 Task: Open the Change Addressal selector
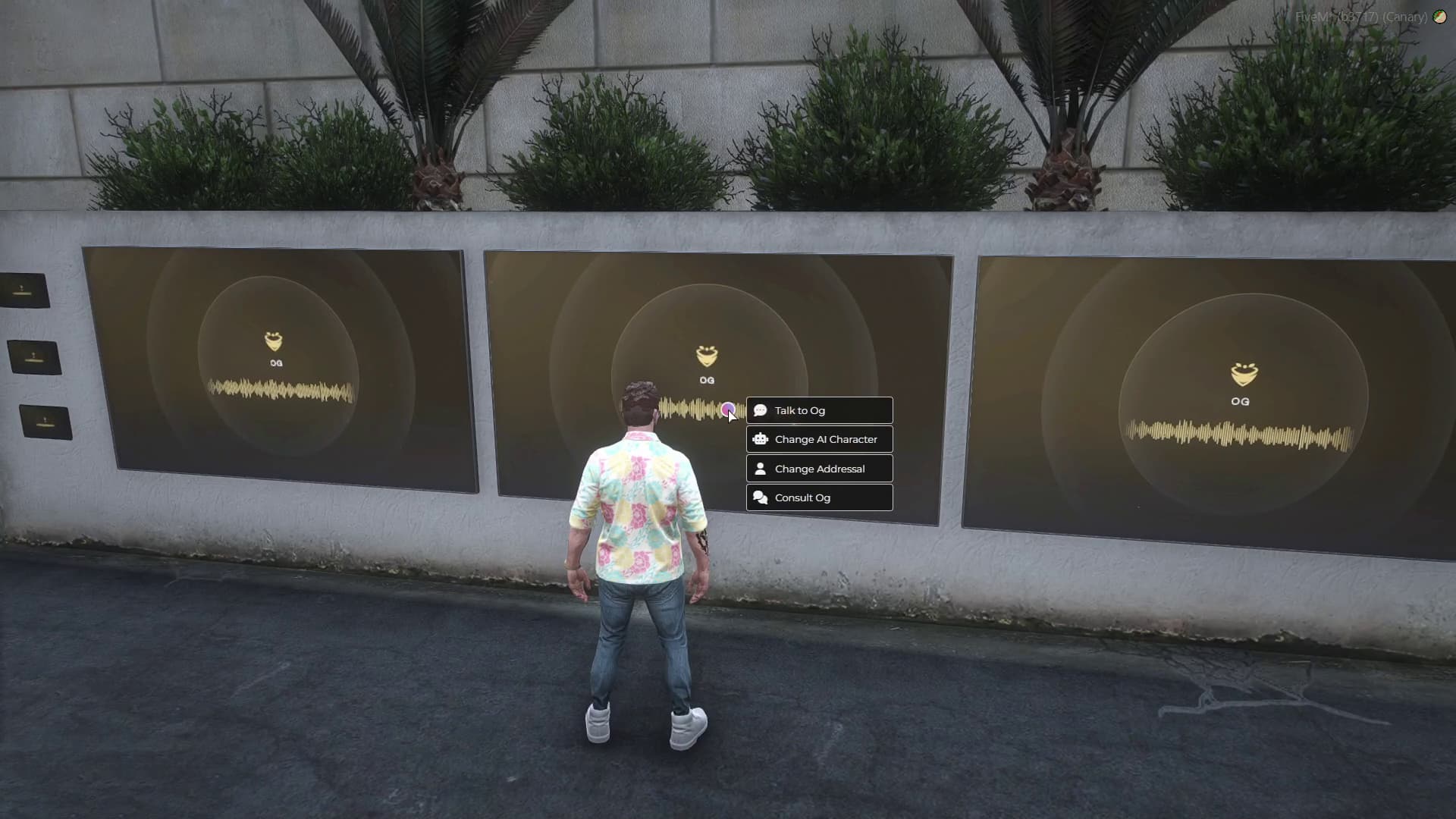[820, 468]
